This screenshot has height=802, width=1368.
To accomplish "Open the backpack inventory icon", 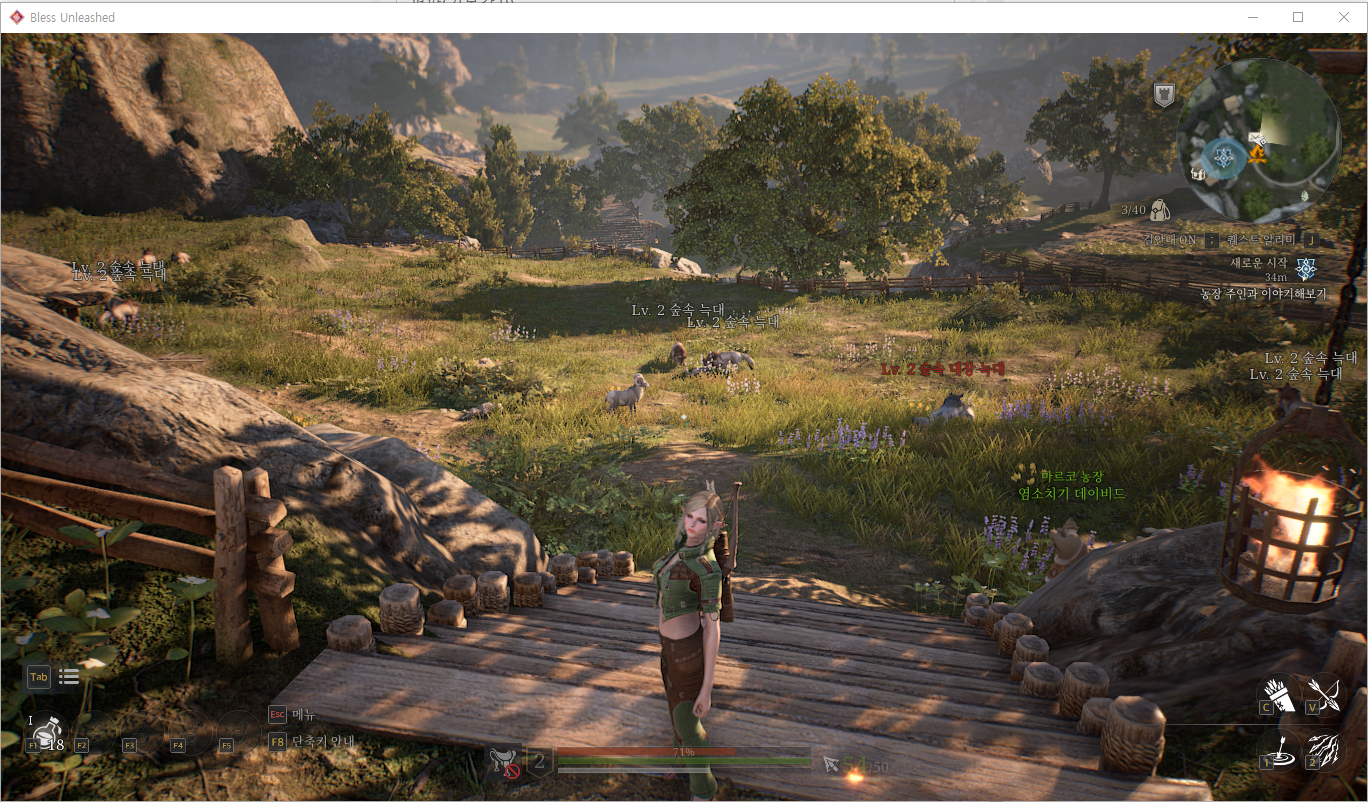I will click(1161, 210).
